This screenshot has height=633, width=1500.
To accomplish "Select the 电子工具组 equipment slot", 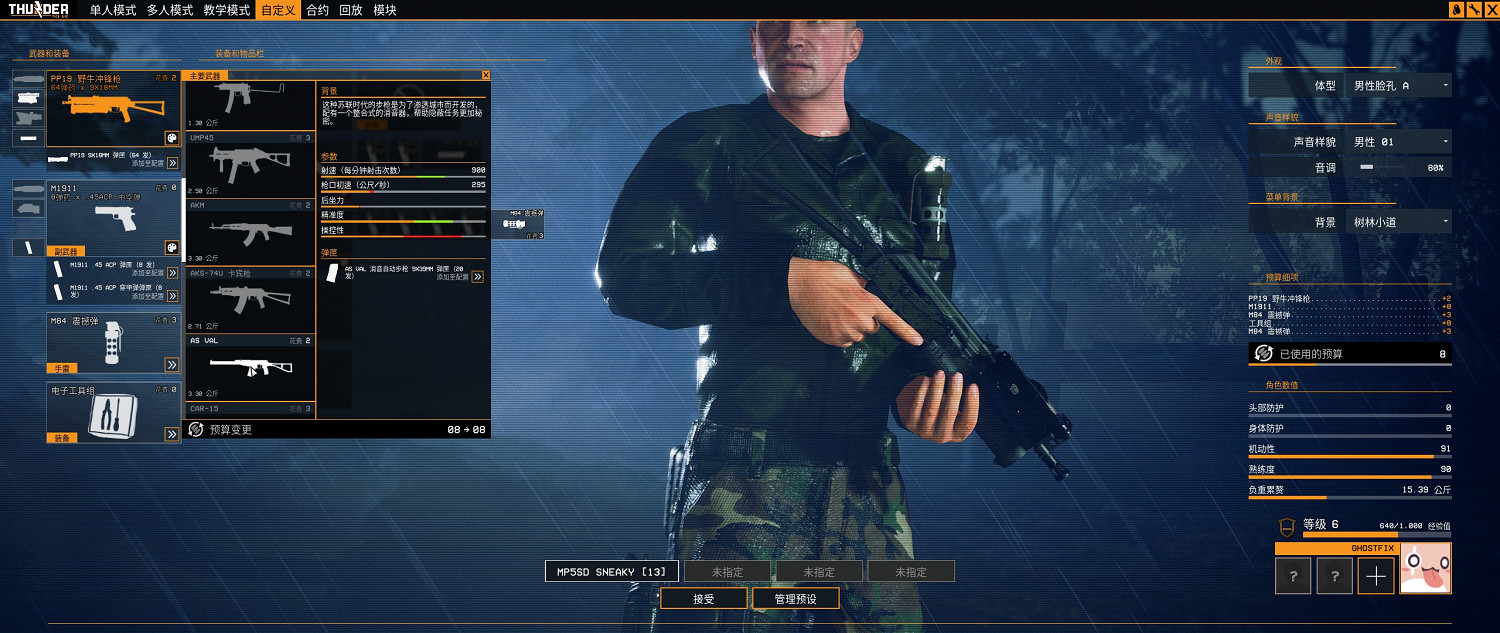I will (113, 412).
